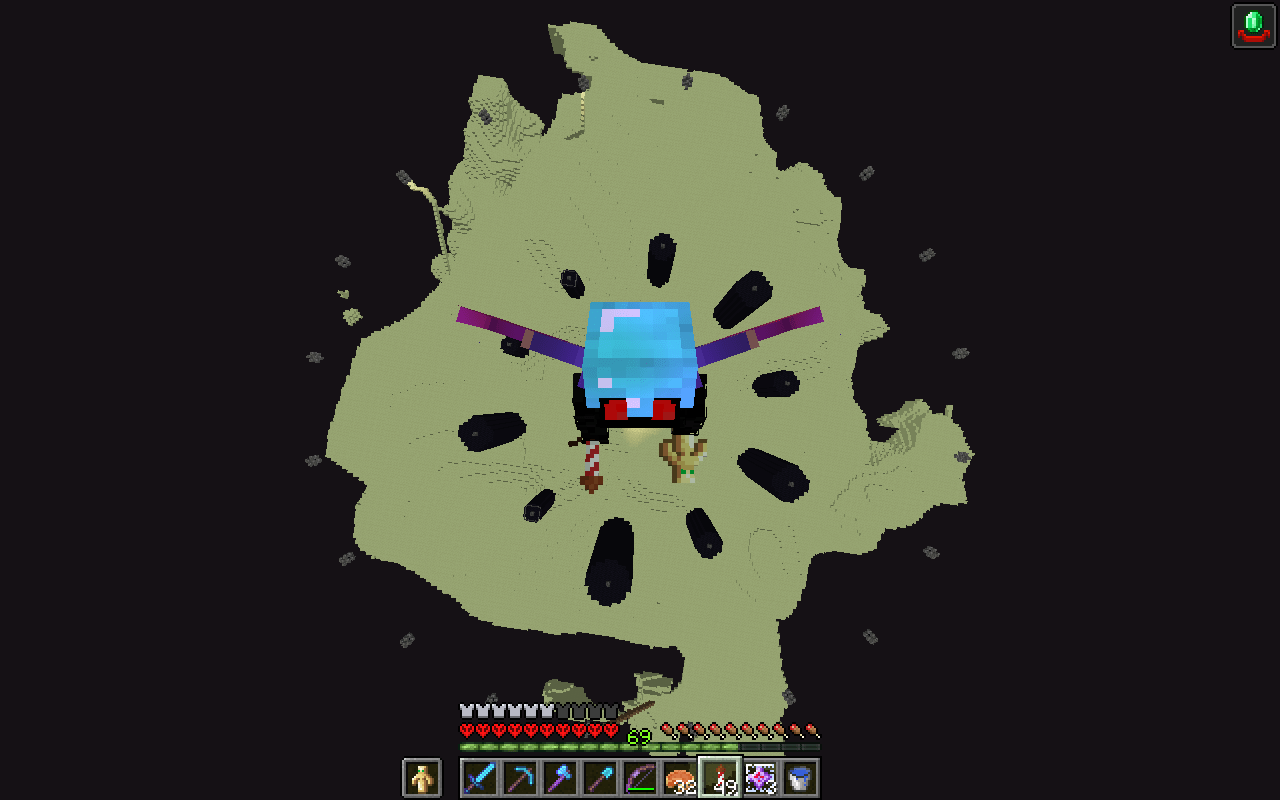Screen dimensions: 1280x800
Task: Select the diamond shovel in the hotbar
Action: coord(598,777)
